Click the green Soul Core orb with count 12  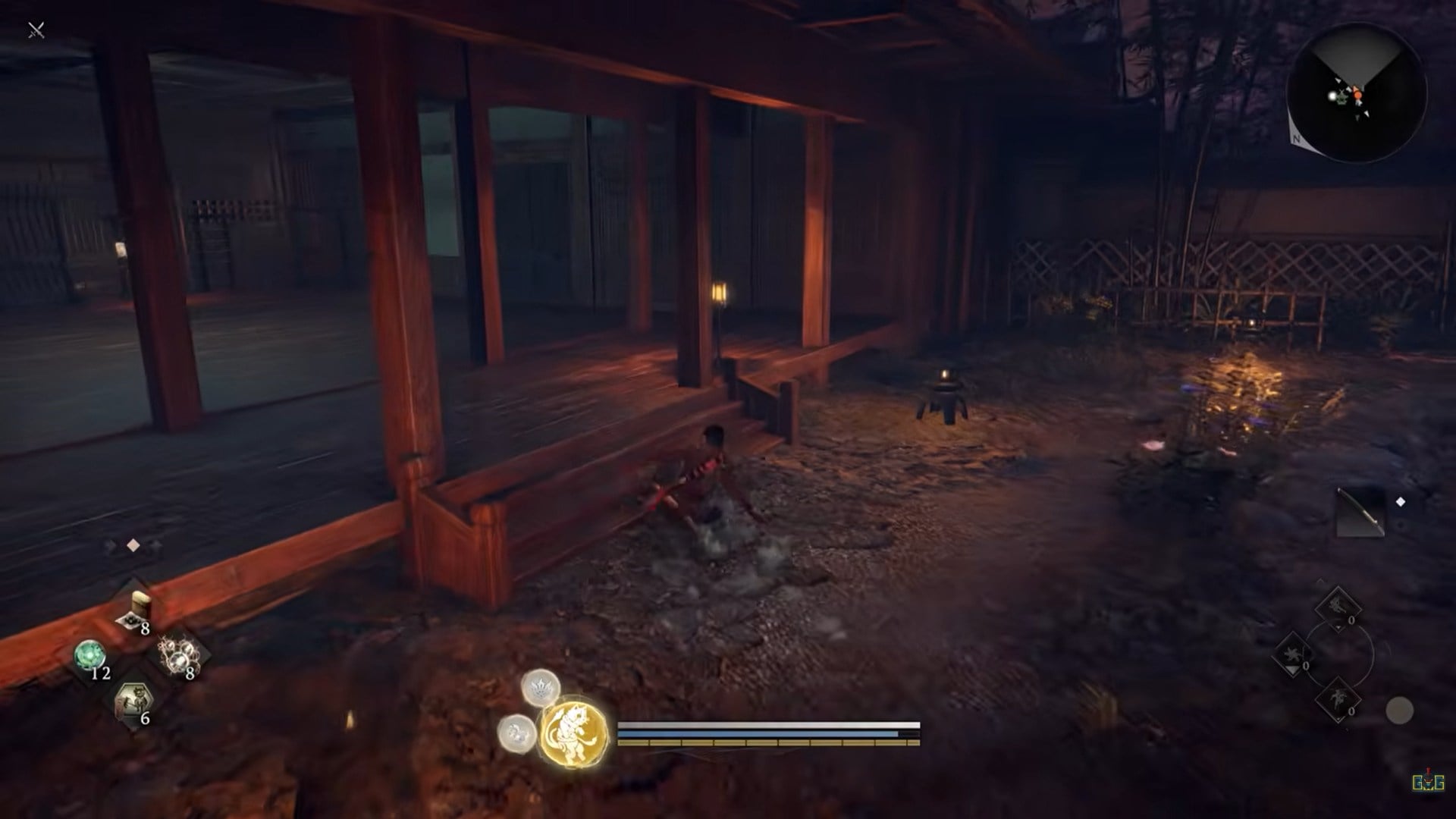pyautogui.click(x=89, y=654)
